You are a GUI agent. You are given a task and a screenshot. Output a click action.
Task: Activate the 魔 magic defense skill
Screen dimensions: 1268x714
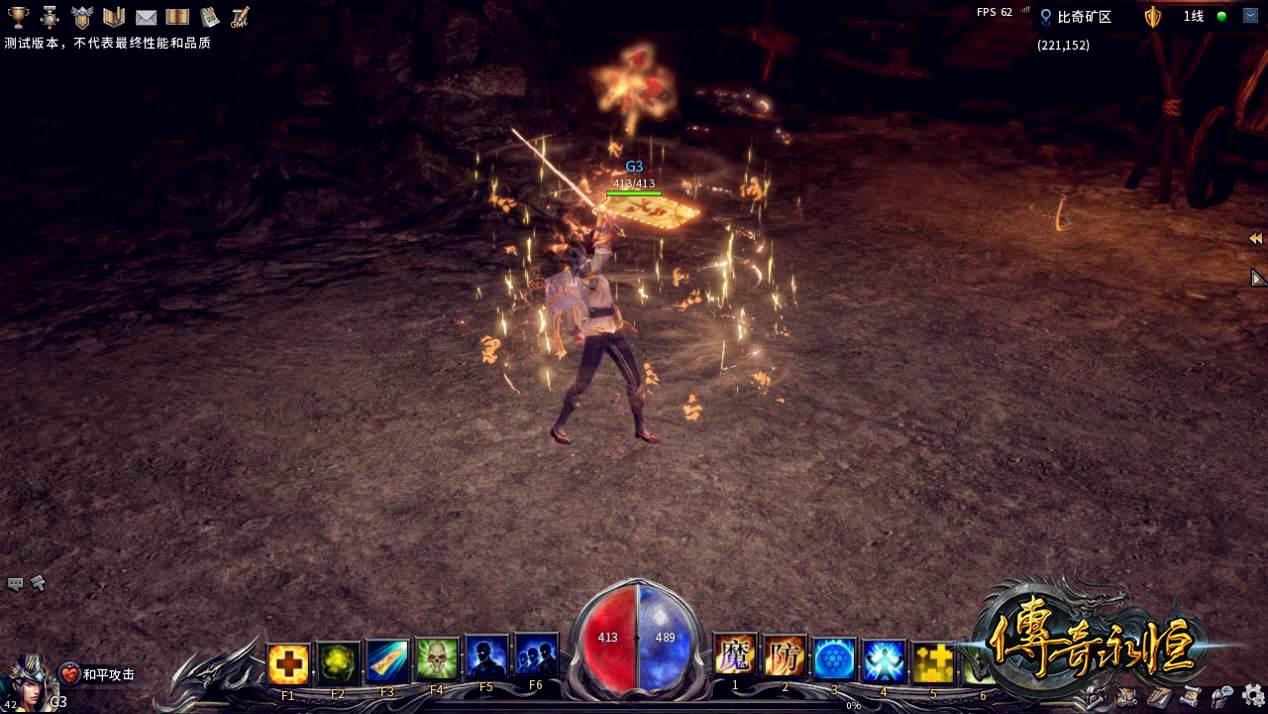[735, 658]
